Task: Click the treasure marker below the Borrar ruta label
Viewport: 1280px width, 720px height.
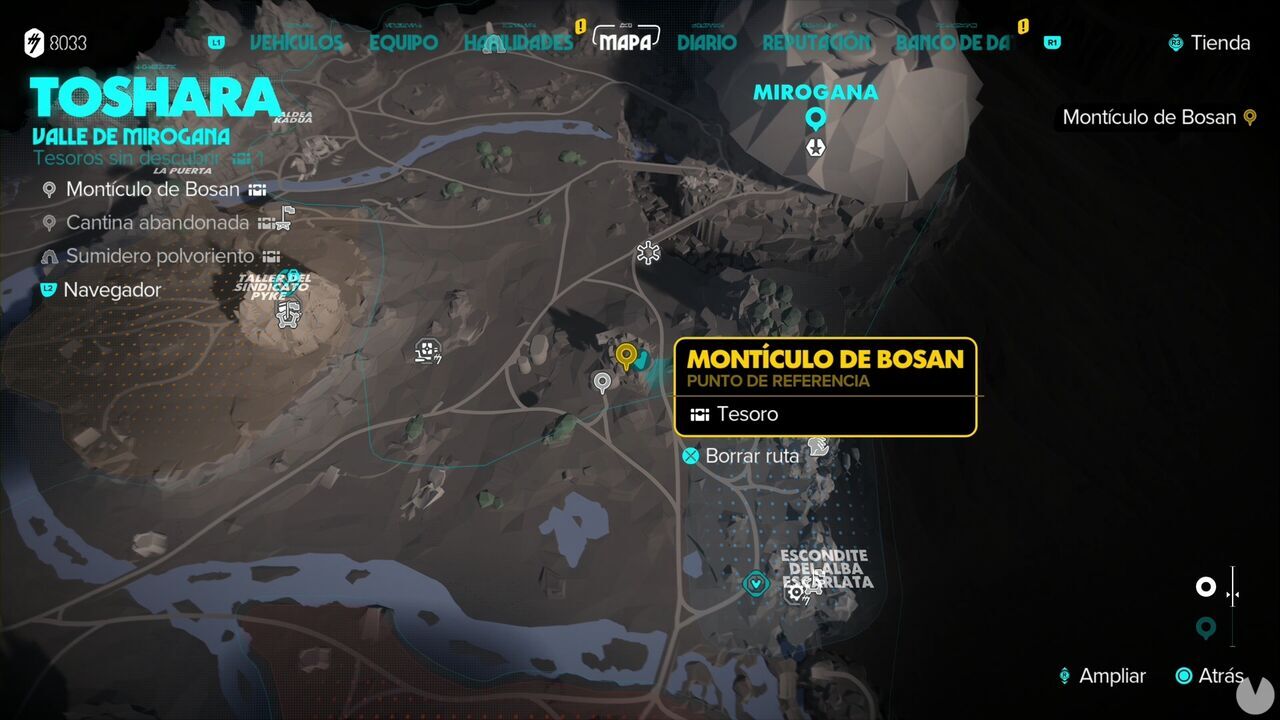Action: (820, 447)
